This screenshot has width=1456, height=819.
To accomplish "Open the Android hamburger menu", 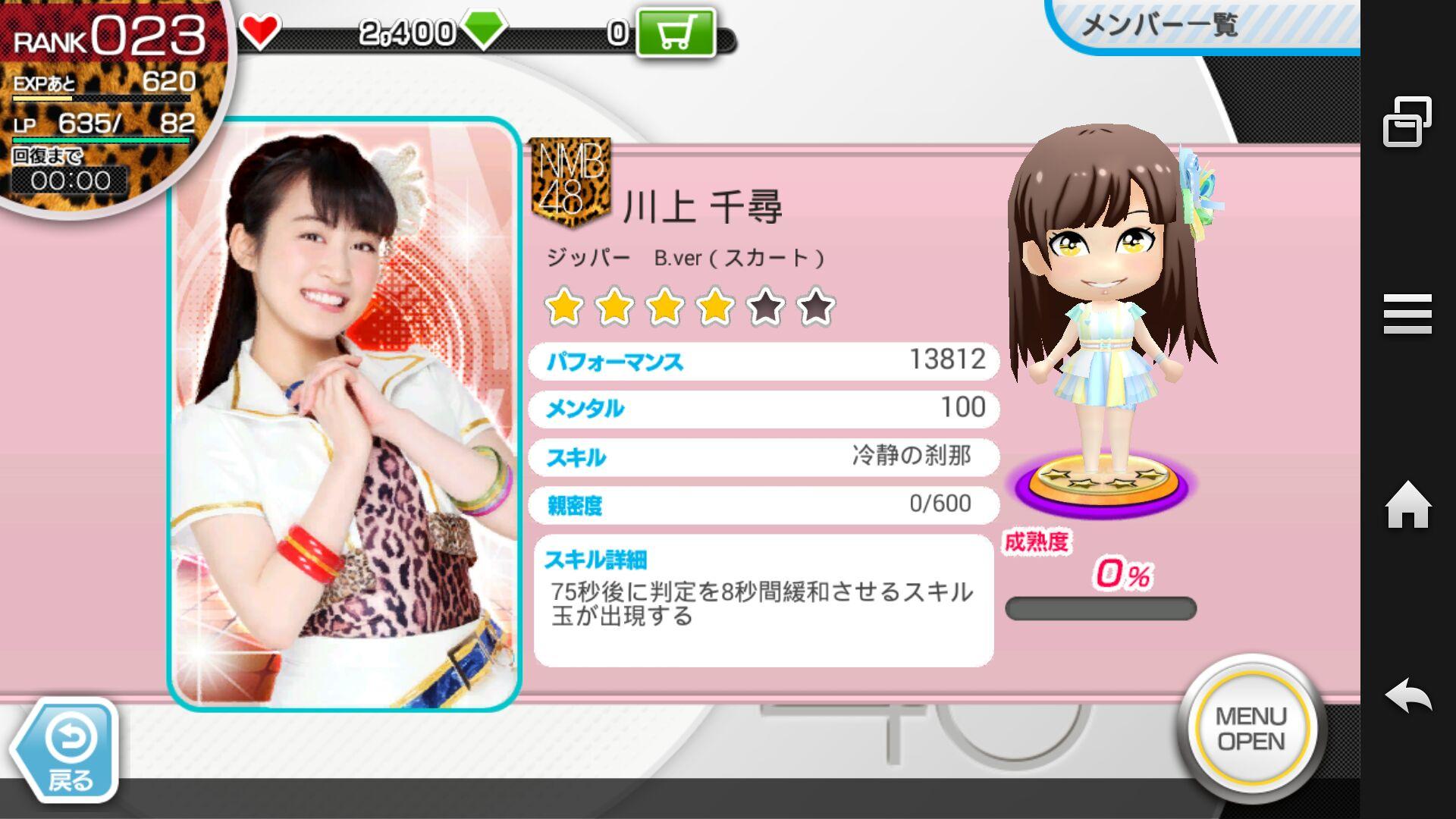I will 1407,314.
